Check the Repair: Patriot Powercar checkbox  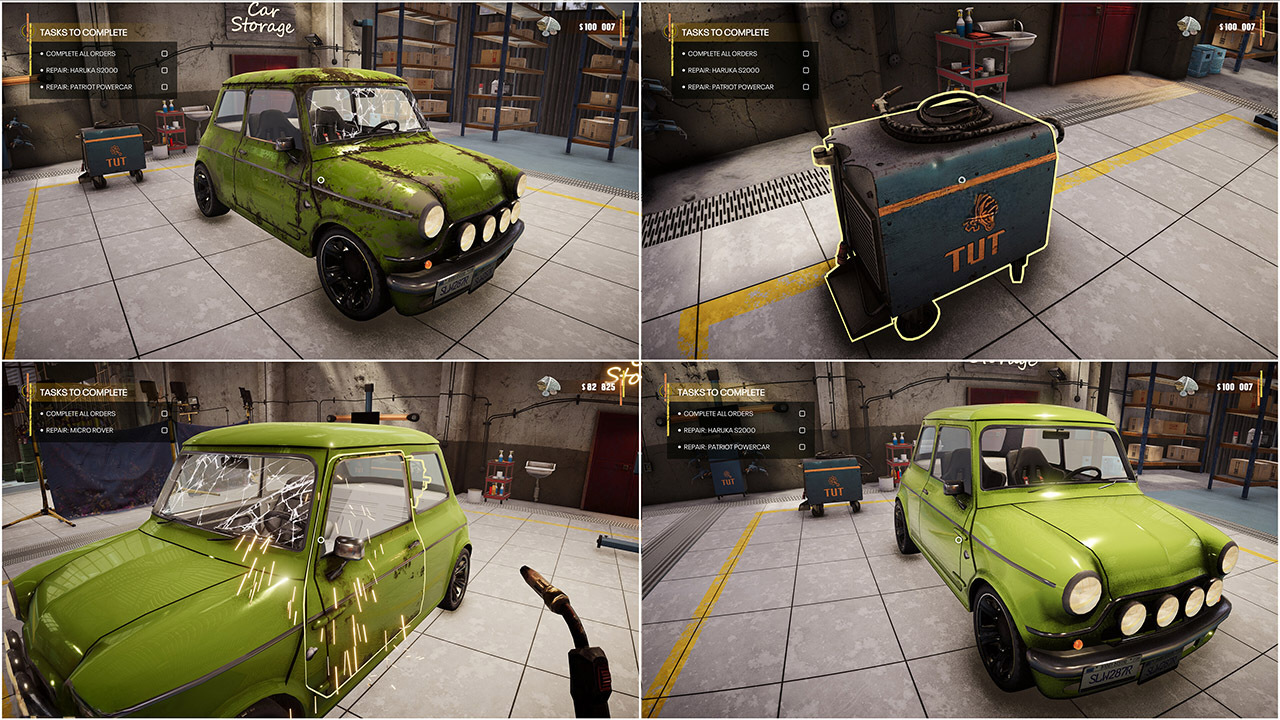(164, 87)
